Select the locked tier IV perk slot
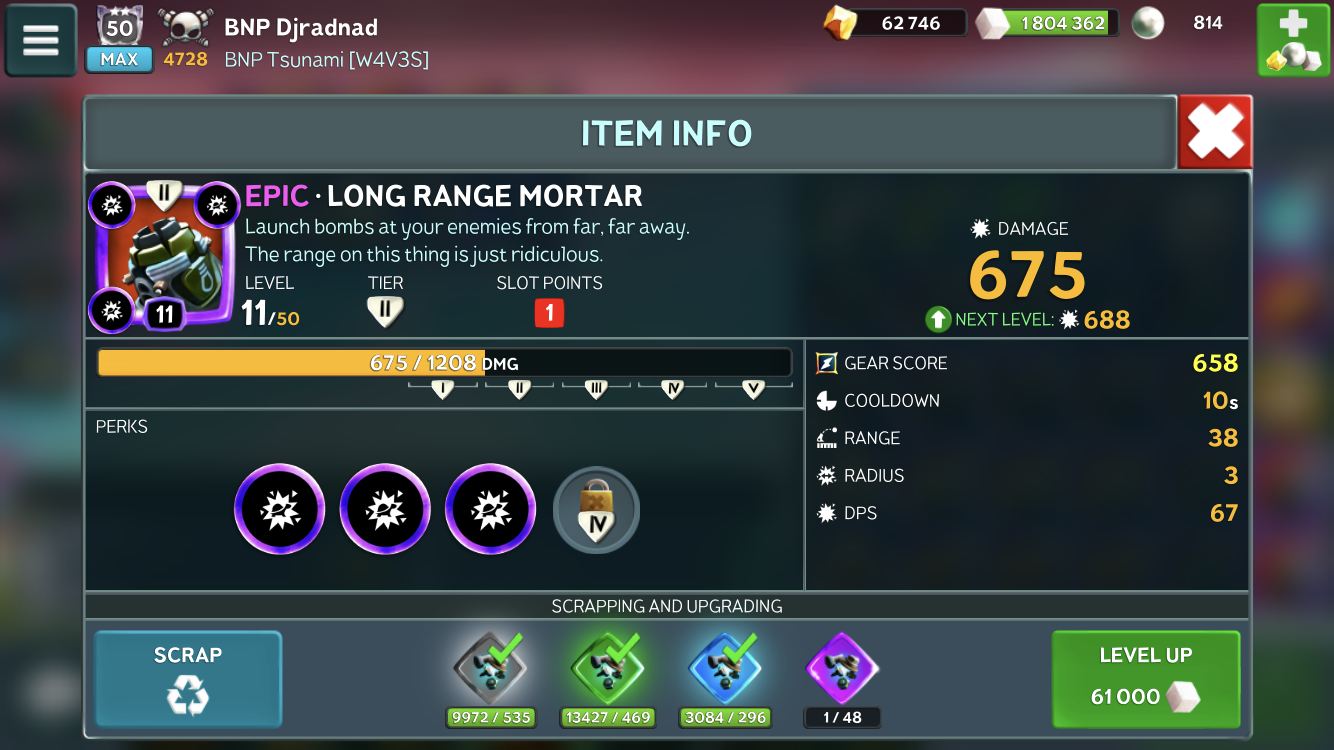Screen dimensions: 1334x750 [596, 510]
